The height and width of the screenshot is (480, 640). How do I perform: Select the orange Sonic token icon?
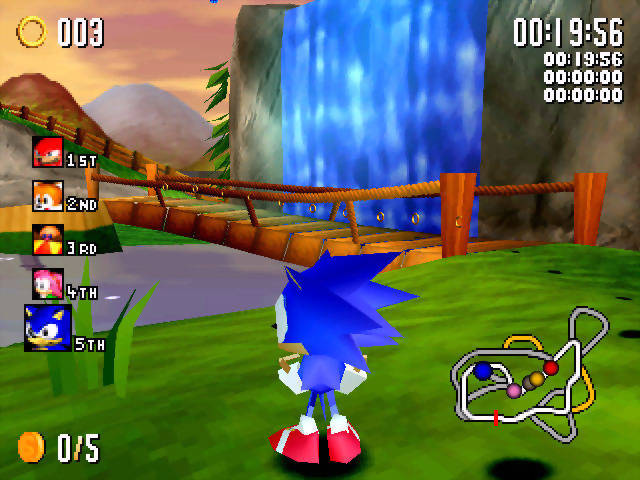pos(31,447)
